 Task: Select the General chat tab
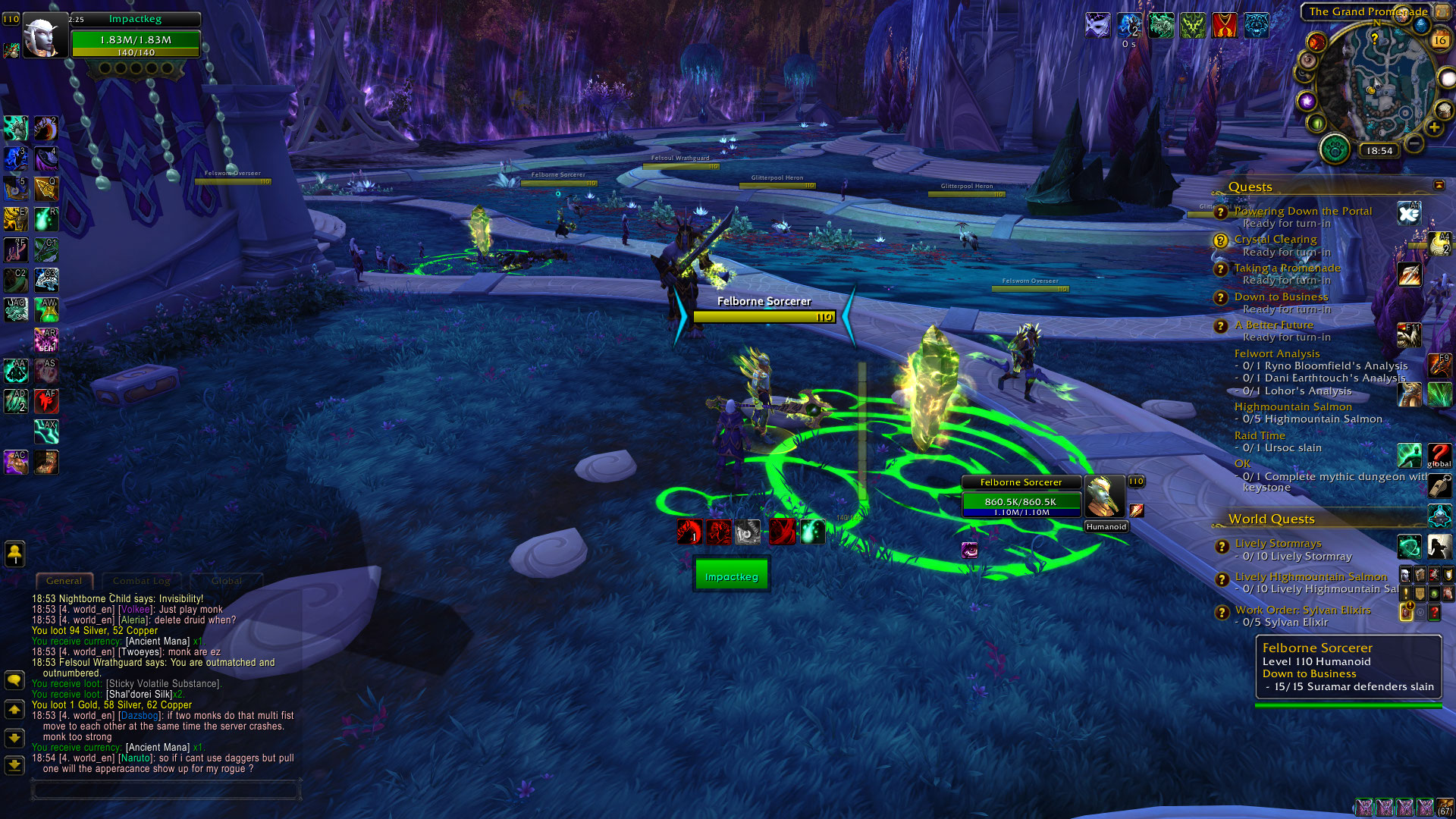tap(64, 581)
